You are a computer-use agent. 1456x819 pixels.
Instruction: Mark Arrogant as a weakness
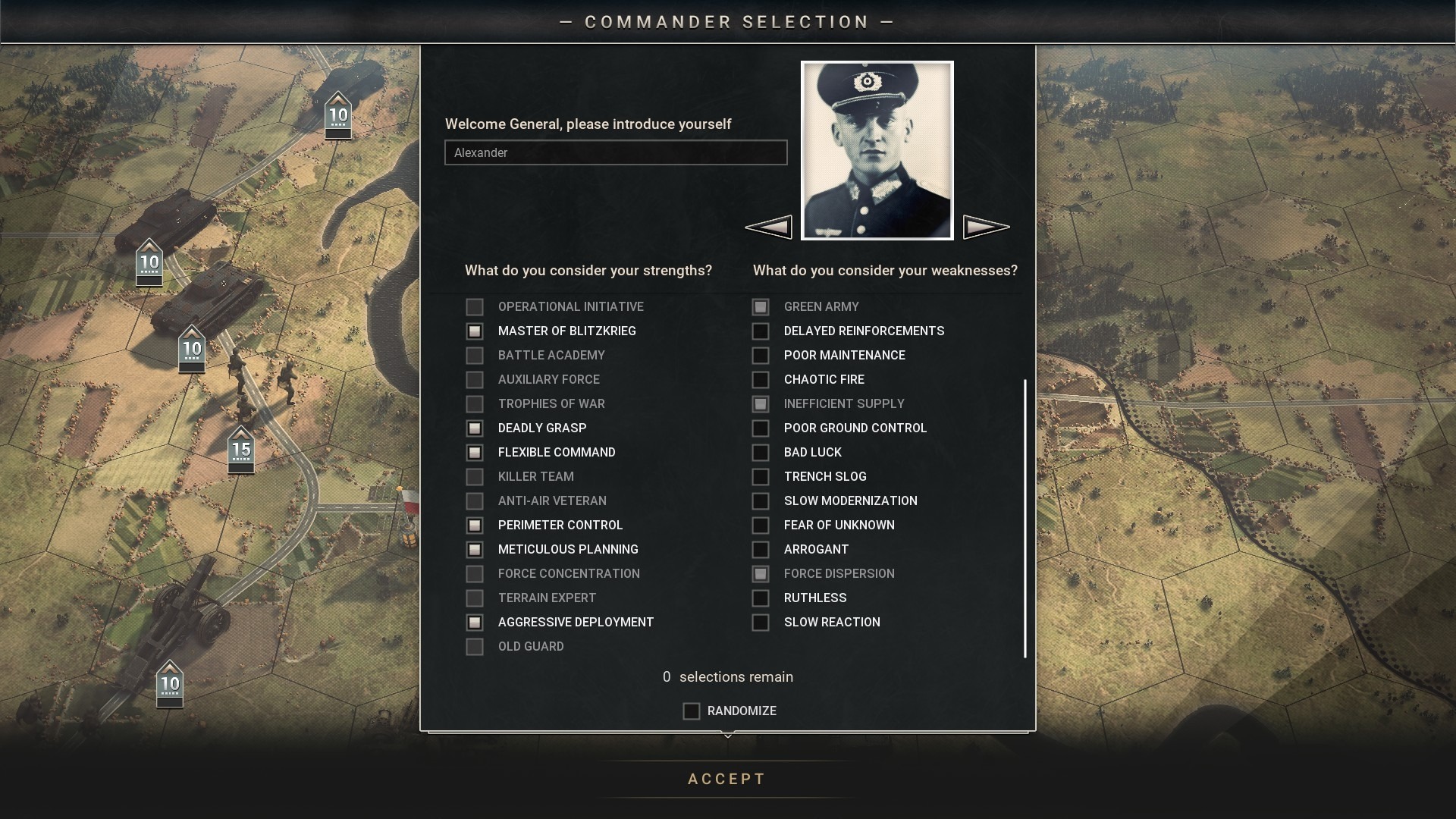[x=760, y=550]
